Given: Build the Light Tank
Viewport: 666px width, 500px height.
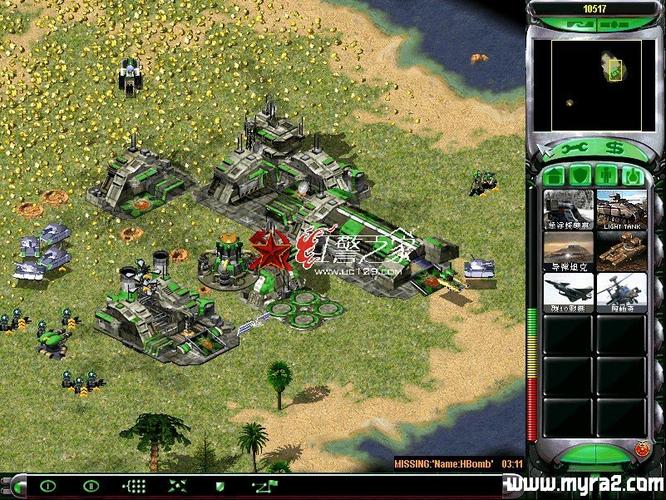Looking at the screenshot, I should 621,209.
